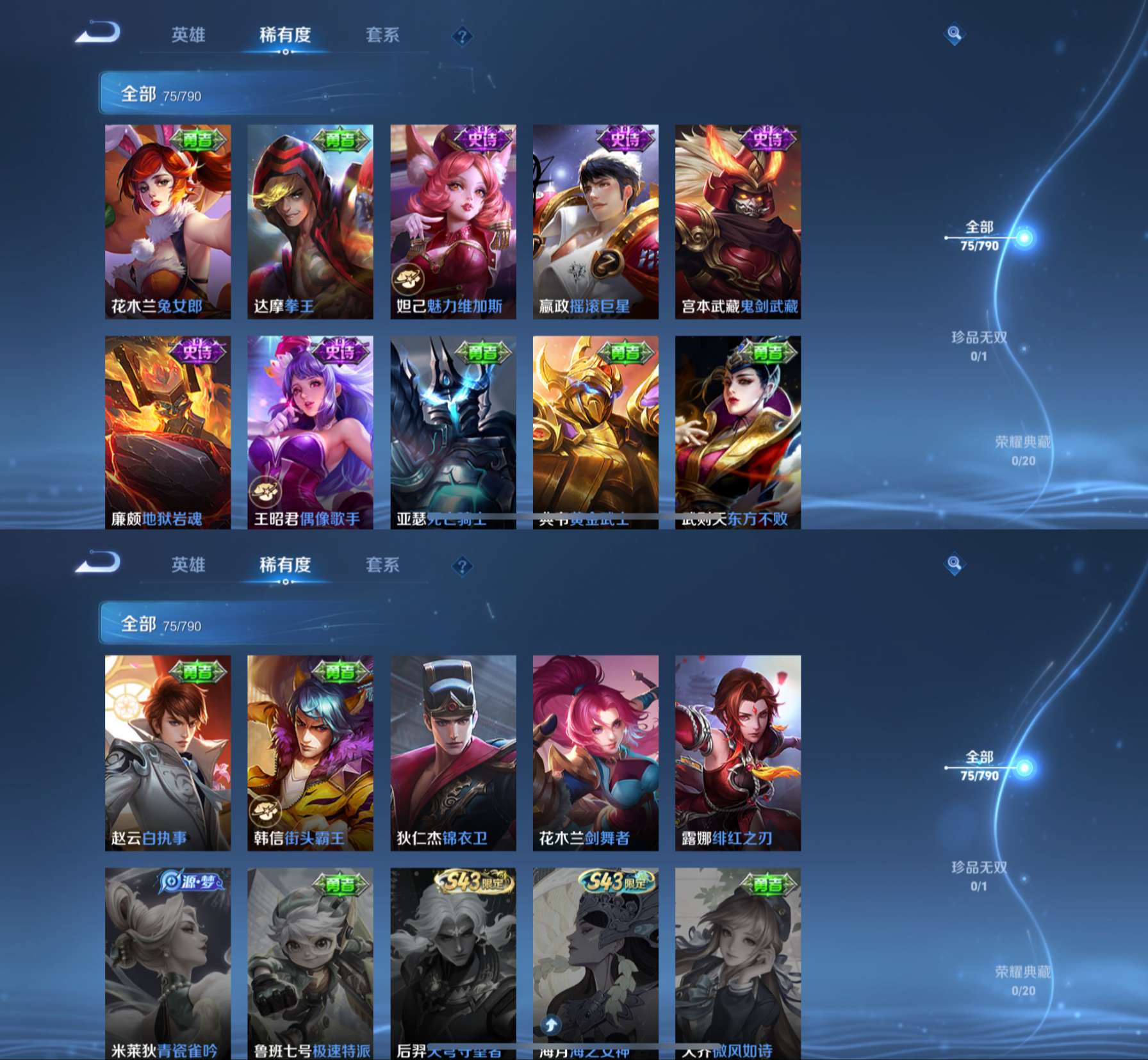Select the 狄仁杰 锦衣卫 skin card
Viewport: 1148px width, 1060px height.
tap(453, 752)
